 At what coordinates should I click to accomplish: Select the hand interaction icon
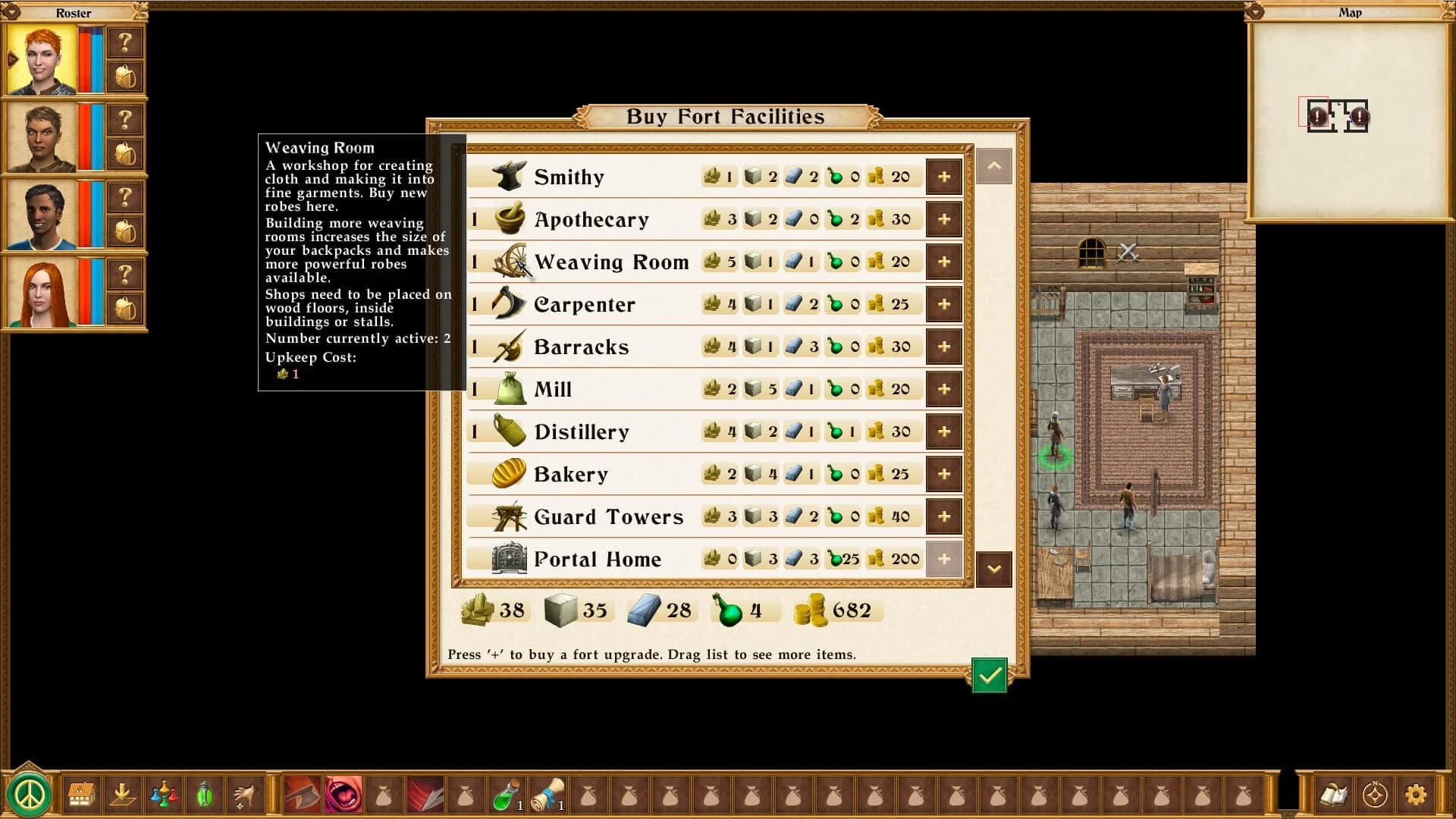click(246, 795)
